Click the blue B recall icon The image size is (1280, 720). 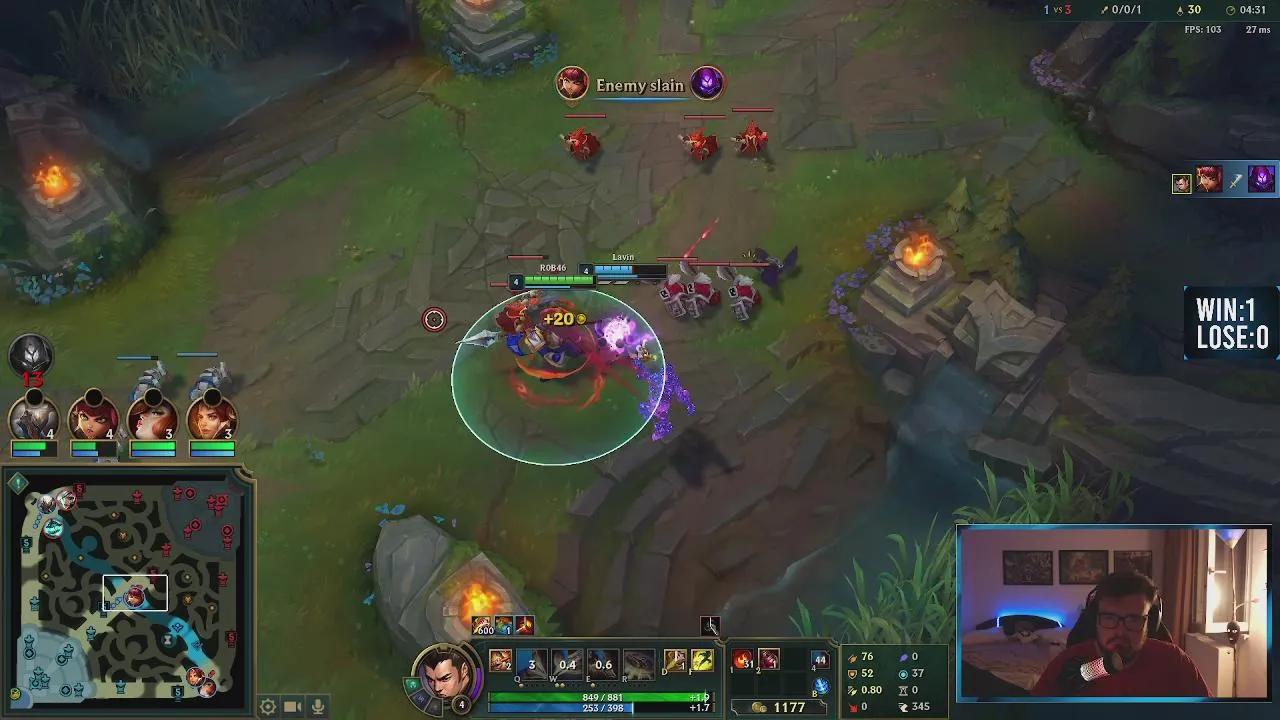[822, 686]
